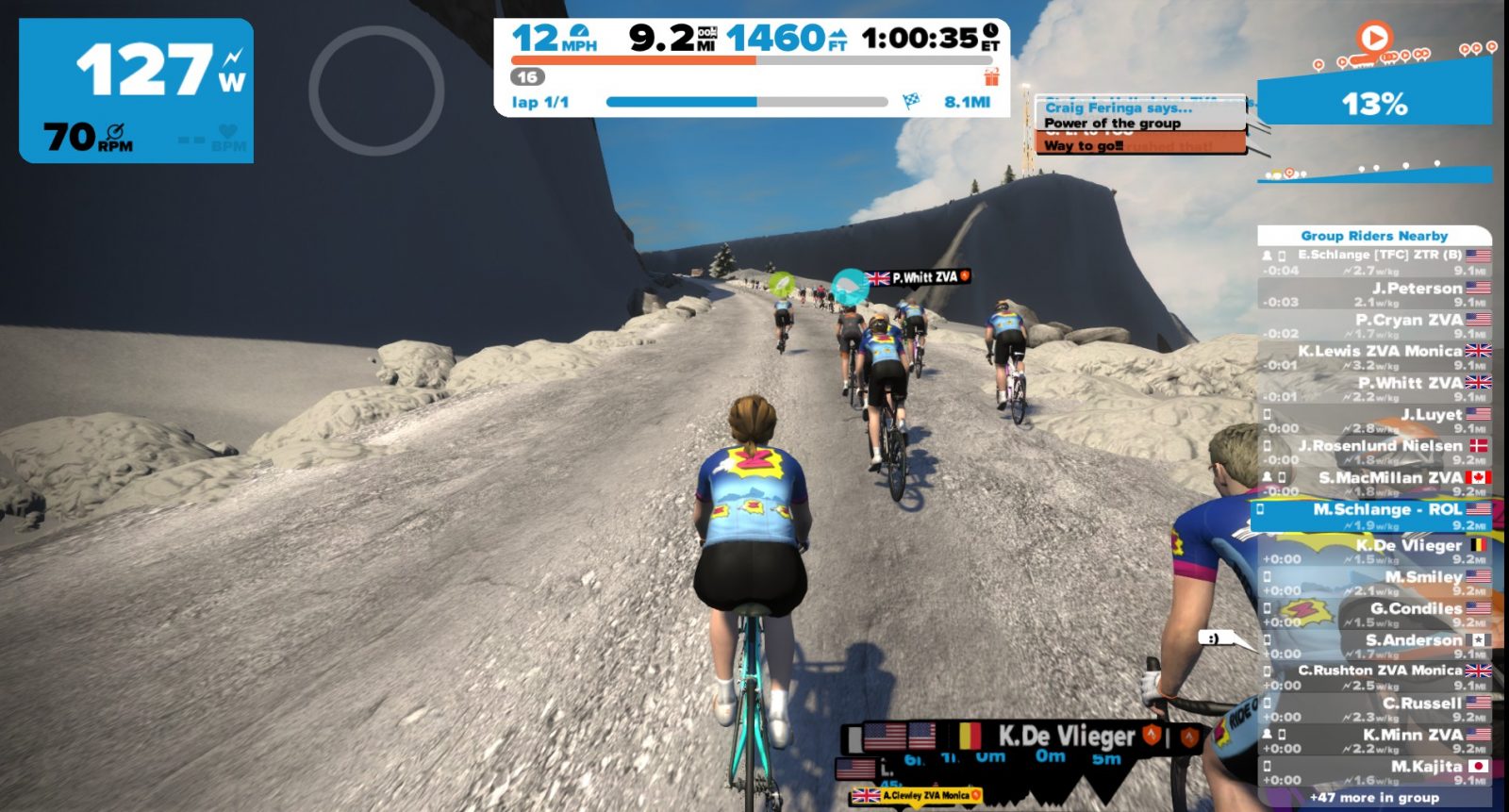Click the "+47 more in group" footer
This screenshot has height=812, width=1509.
(1374, 798)
